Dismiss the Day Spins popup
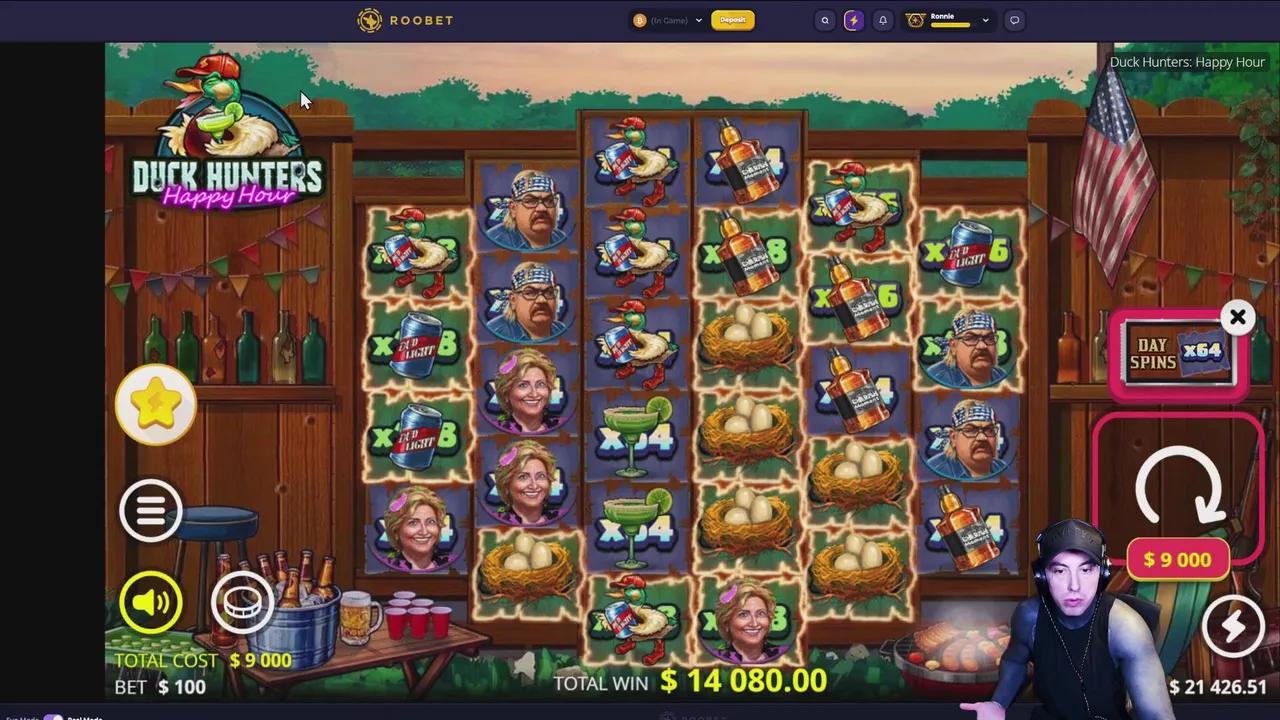 1238,317
